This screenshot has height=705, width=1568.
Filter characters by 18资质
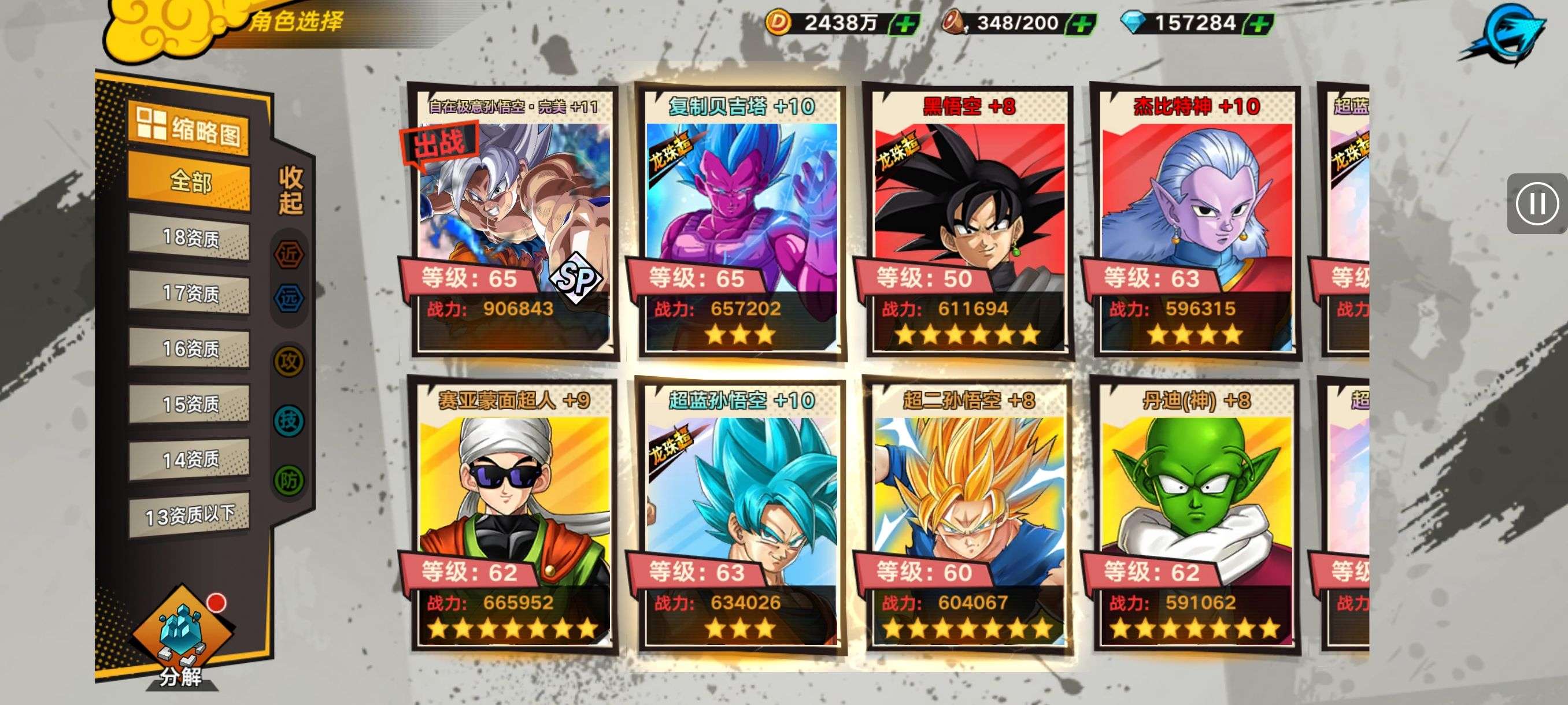coord(189,238)
